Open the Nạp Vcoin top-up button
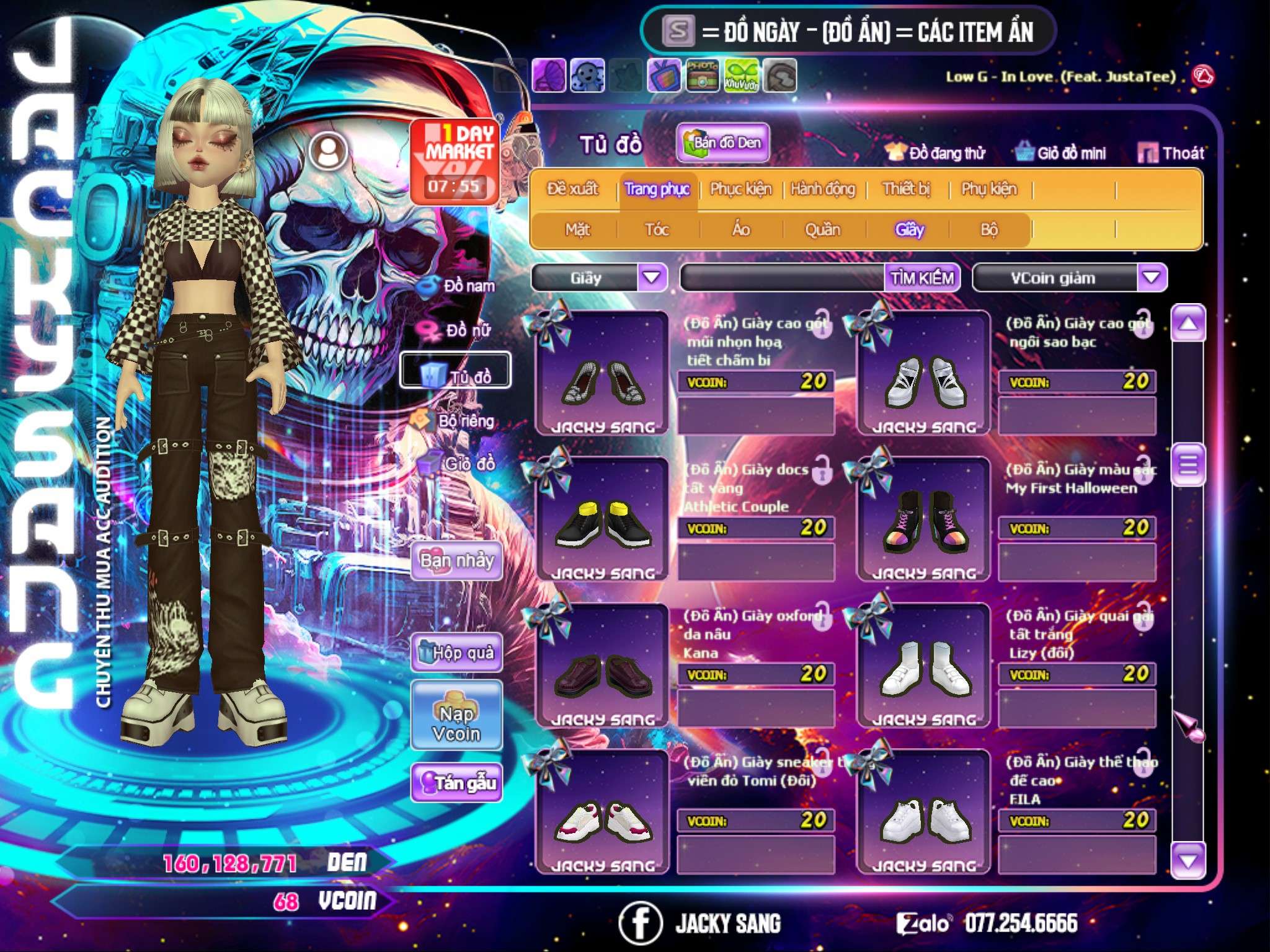 456,724
